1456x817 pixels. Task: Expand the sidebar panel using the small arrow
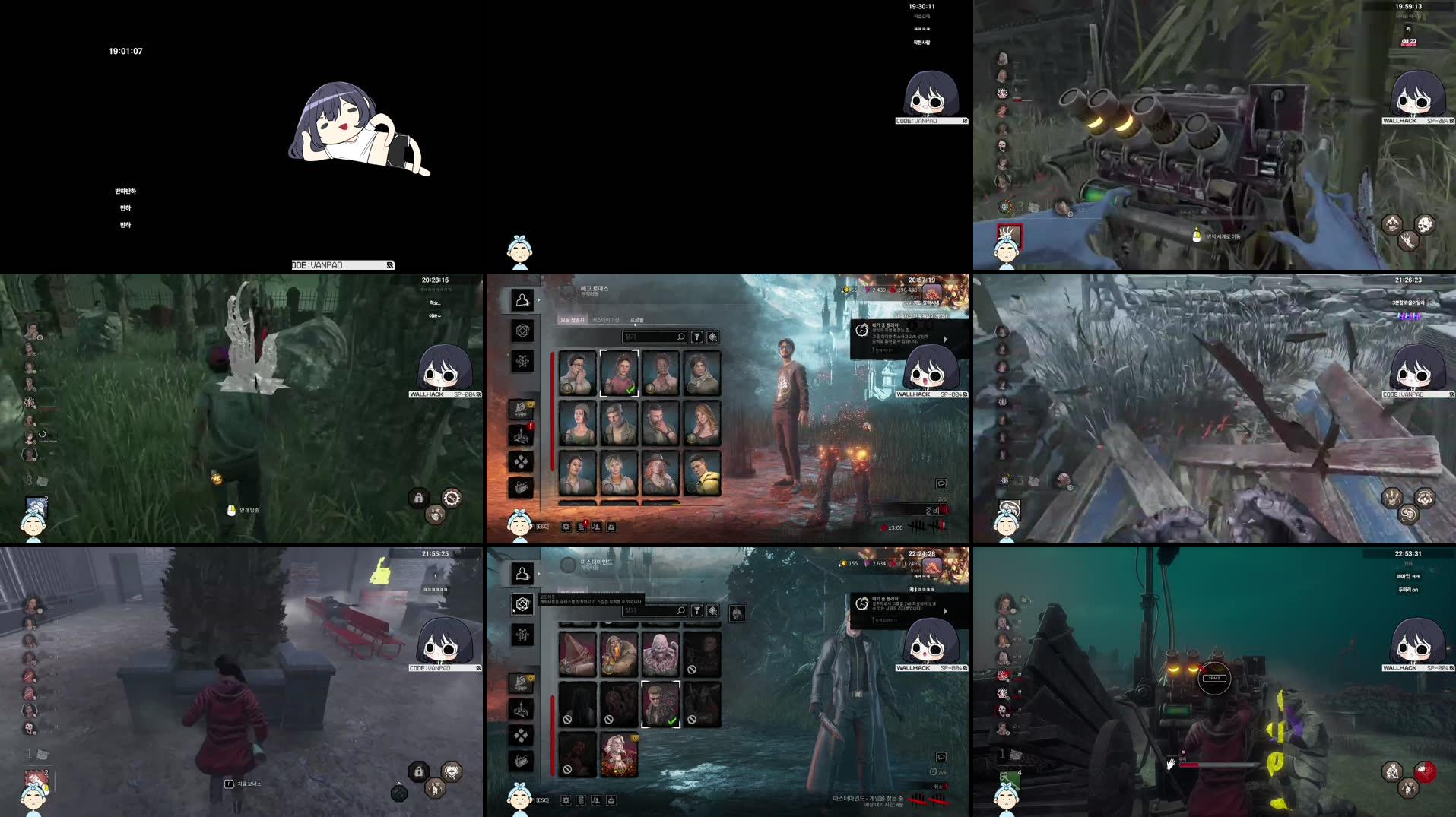[x=539, y=300]
